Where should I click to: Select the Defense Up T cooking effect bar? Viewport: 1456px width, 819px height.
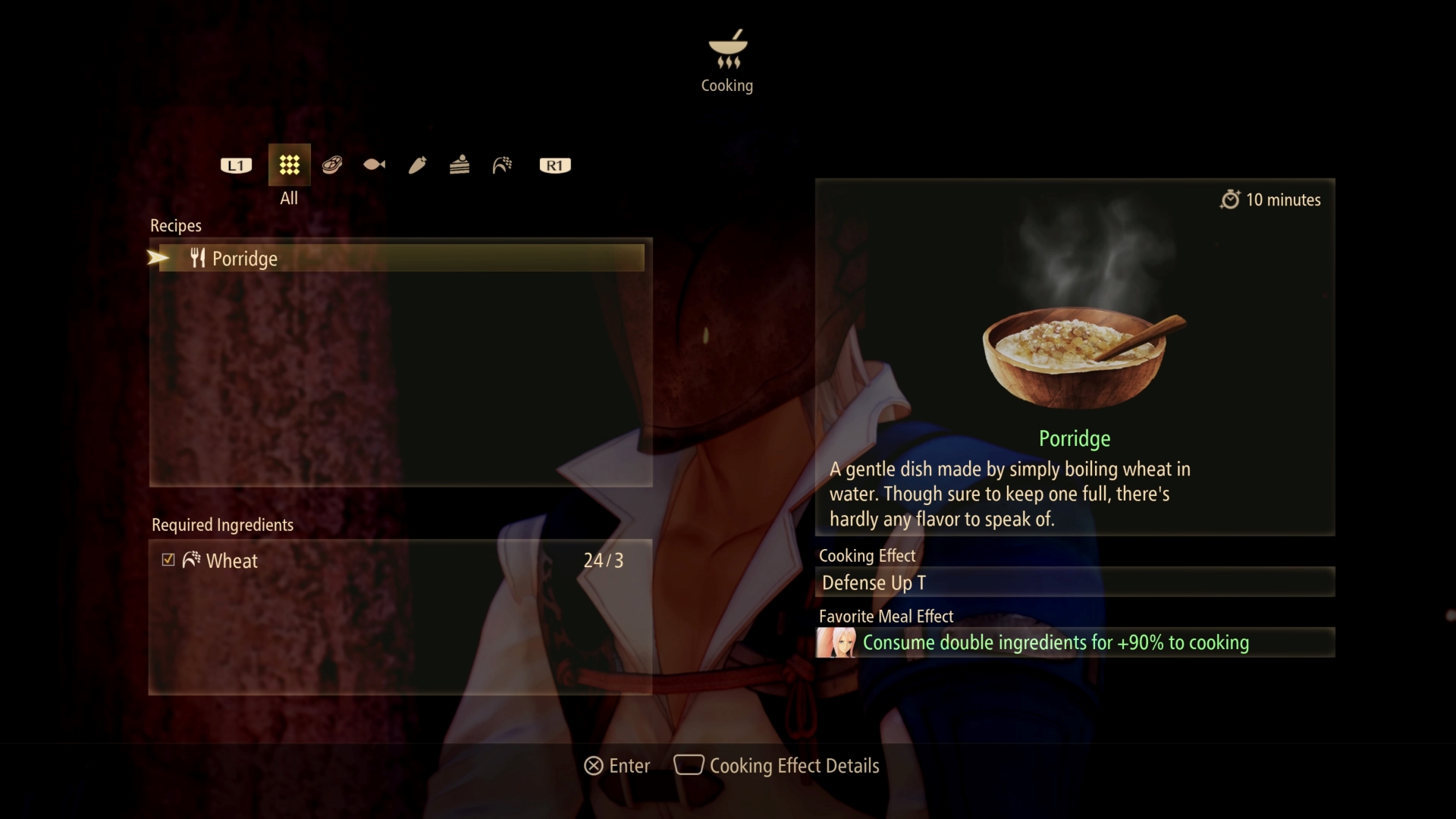1075,582
